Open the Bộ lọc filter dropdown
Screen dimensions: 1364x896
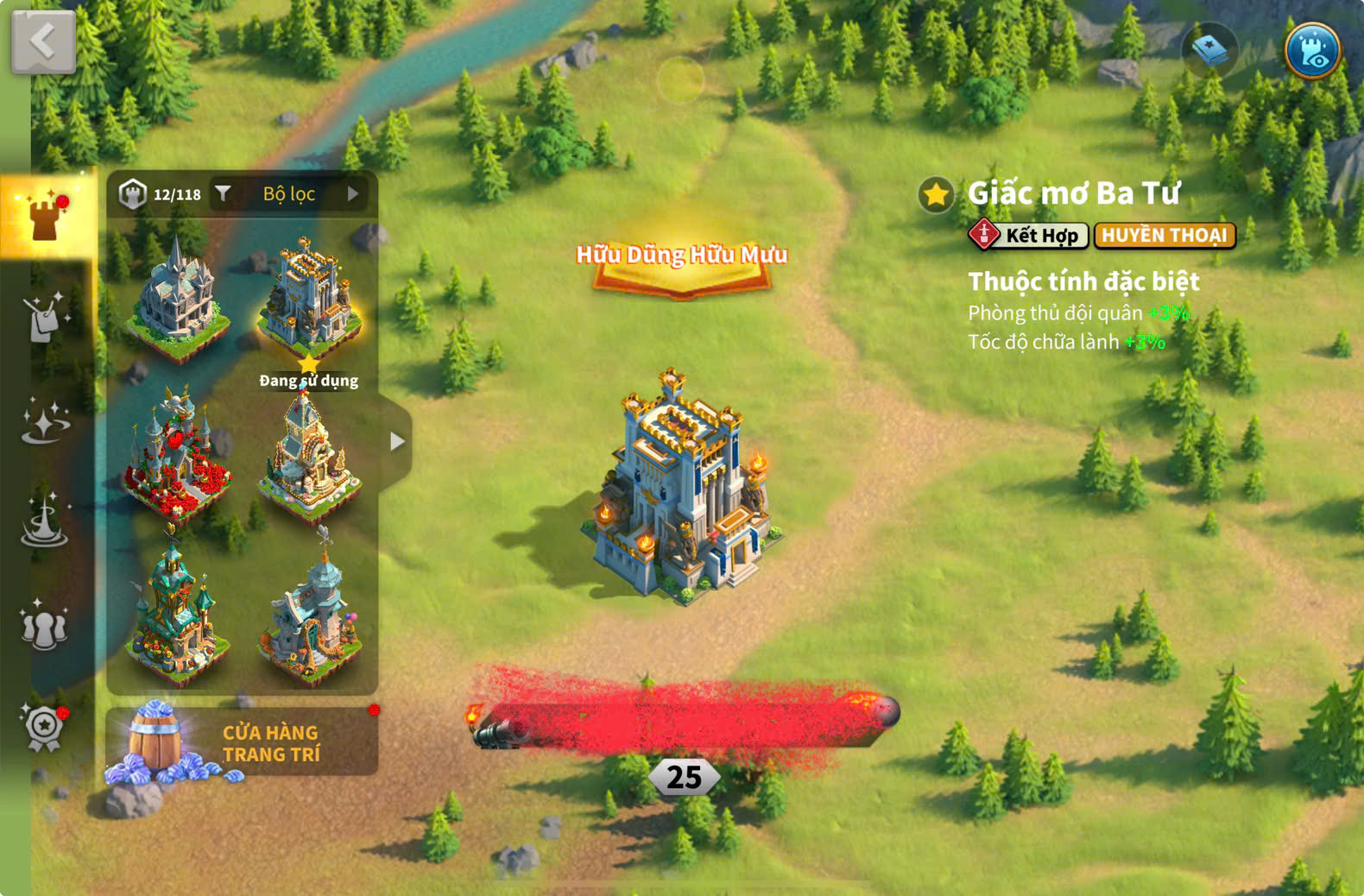point(289,194)
